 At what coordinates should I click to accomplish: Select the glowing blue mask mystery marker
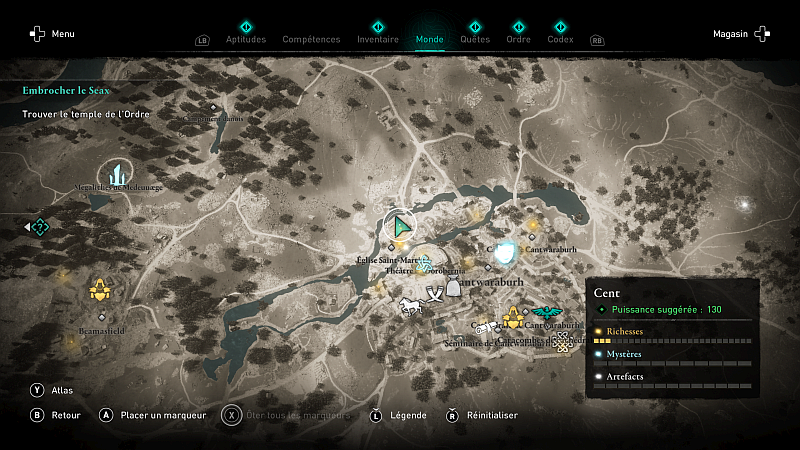507,252
